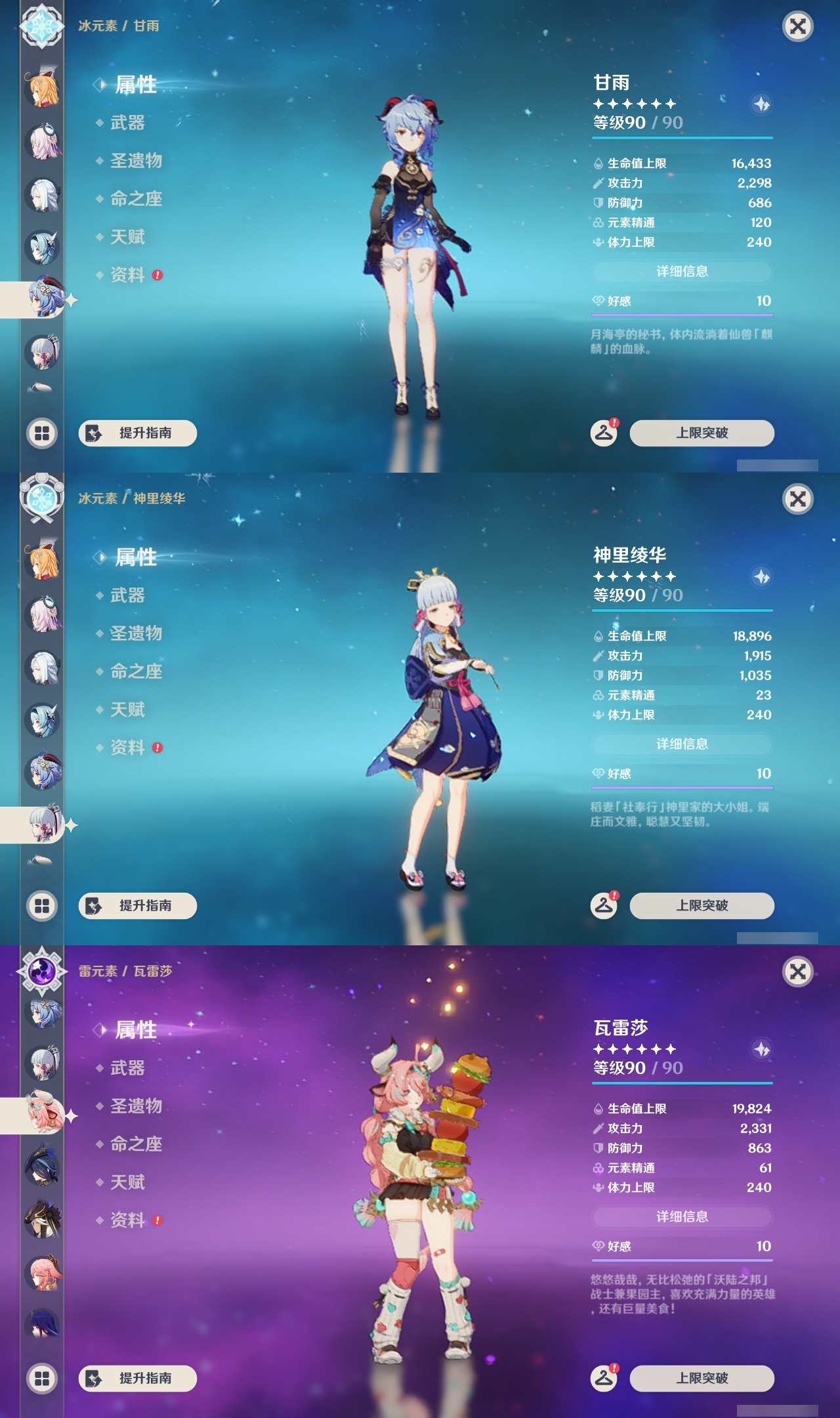Click the red alert badge on 资料
Viewport: 840px width, 1418px height.
click(x=157, y=276)
